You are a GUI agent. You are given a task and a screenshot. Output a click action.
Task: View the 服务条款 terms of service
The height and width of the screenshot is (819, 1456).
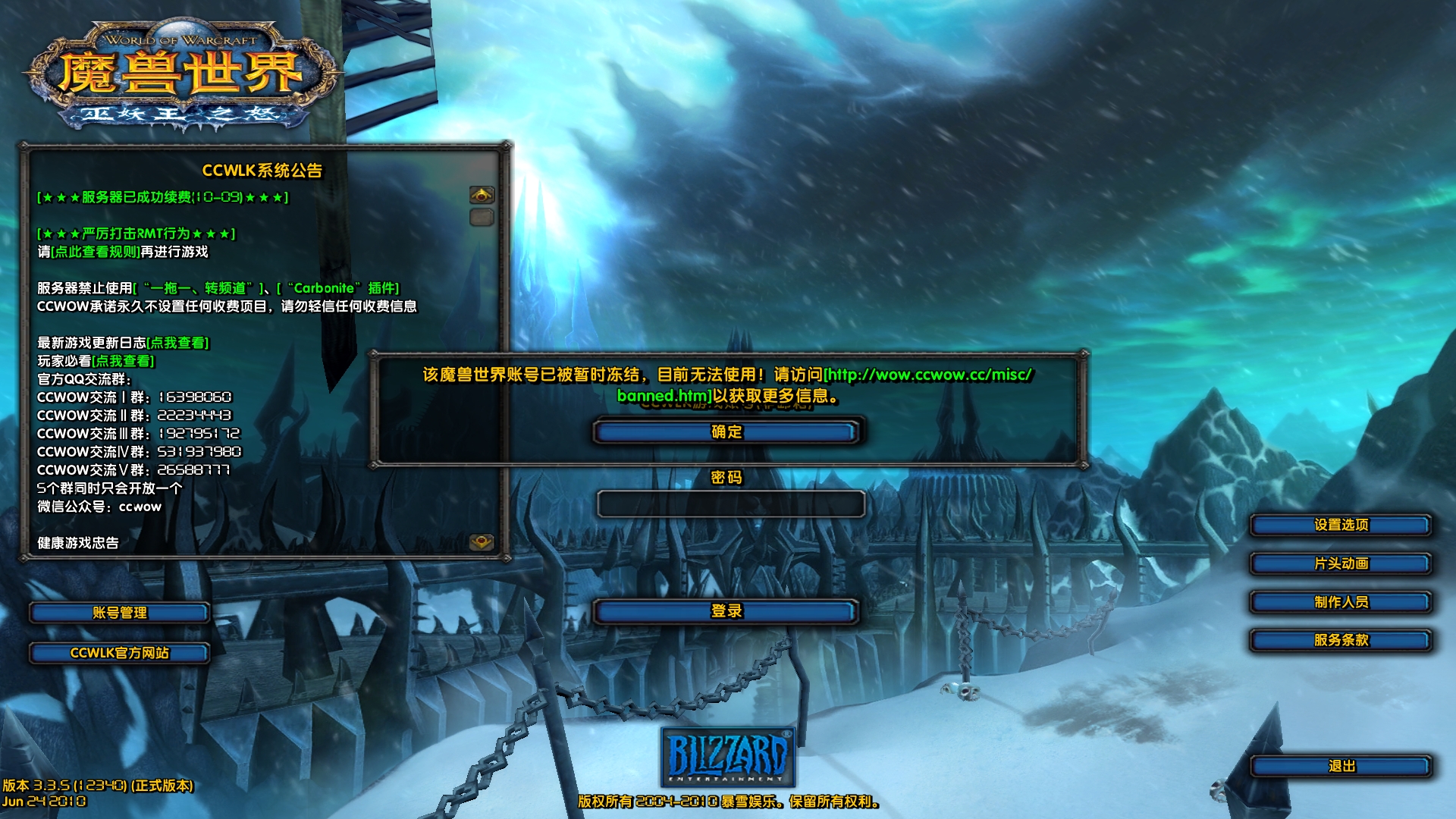pyautogui.click(x=1340, y=640)
